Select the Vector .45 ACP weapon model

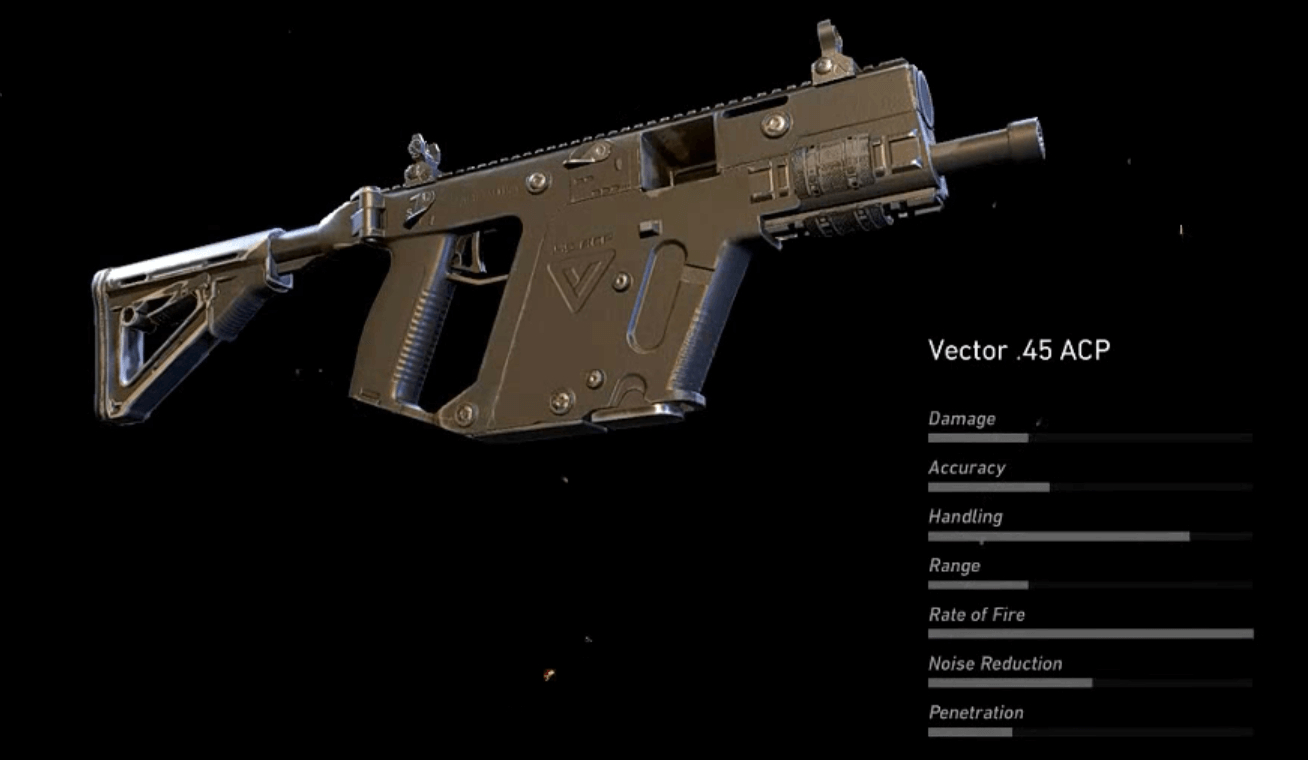coord(550,250)
